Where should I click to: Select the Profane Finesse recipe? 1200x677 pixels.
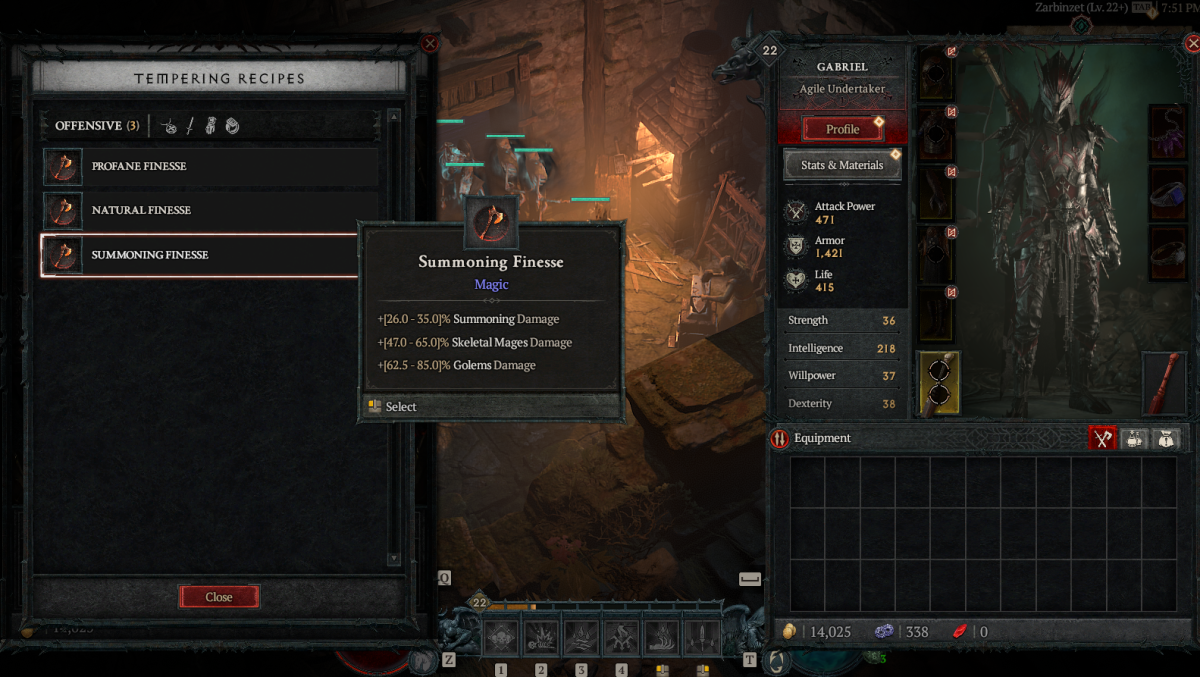click(211, 166)
